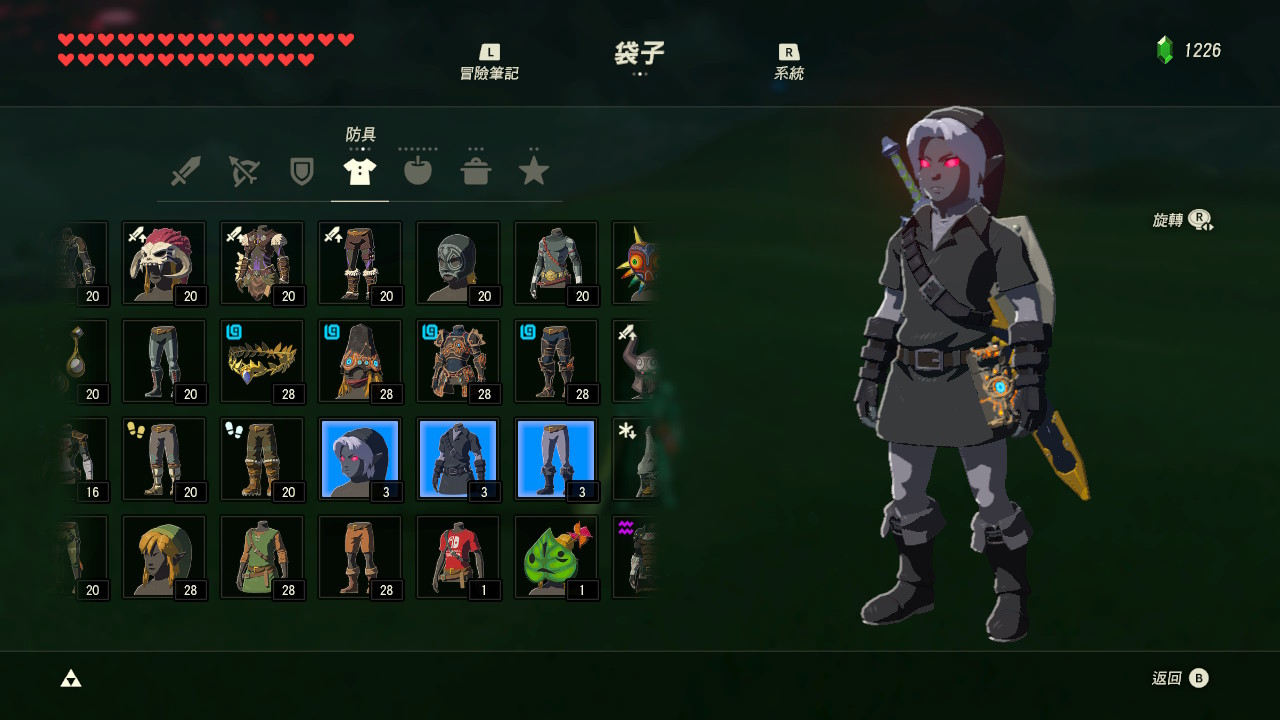
Task: Open the apple food inventory icon
Action: click(x=417, y=170)
